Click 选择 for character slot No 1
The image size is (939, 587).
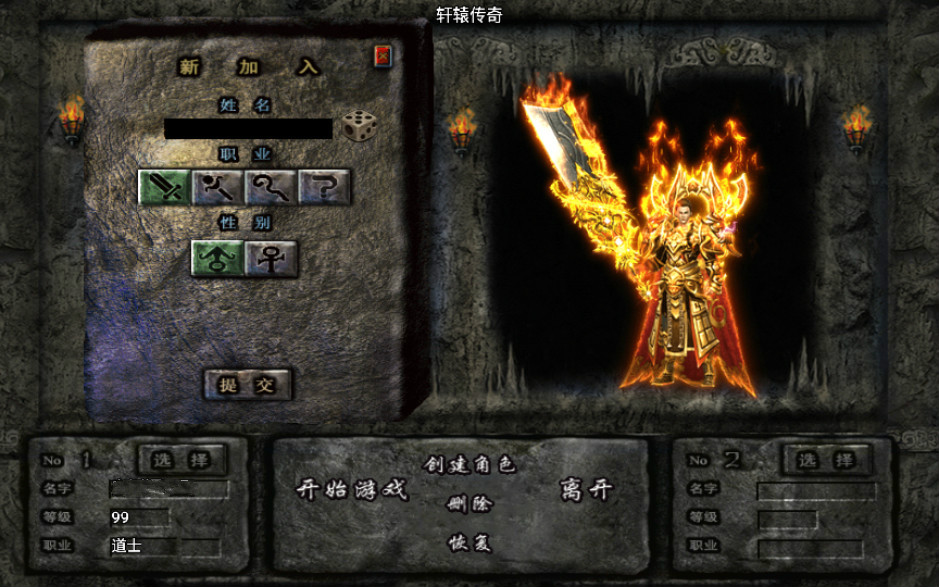tap(181, 460)
